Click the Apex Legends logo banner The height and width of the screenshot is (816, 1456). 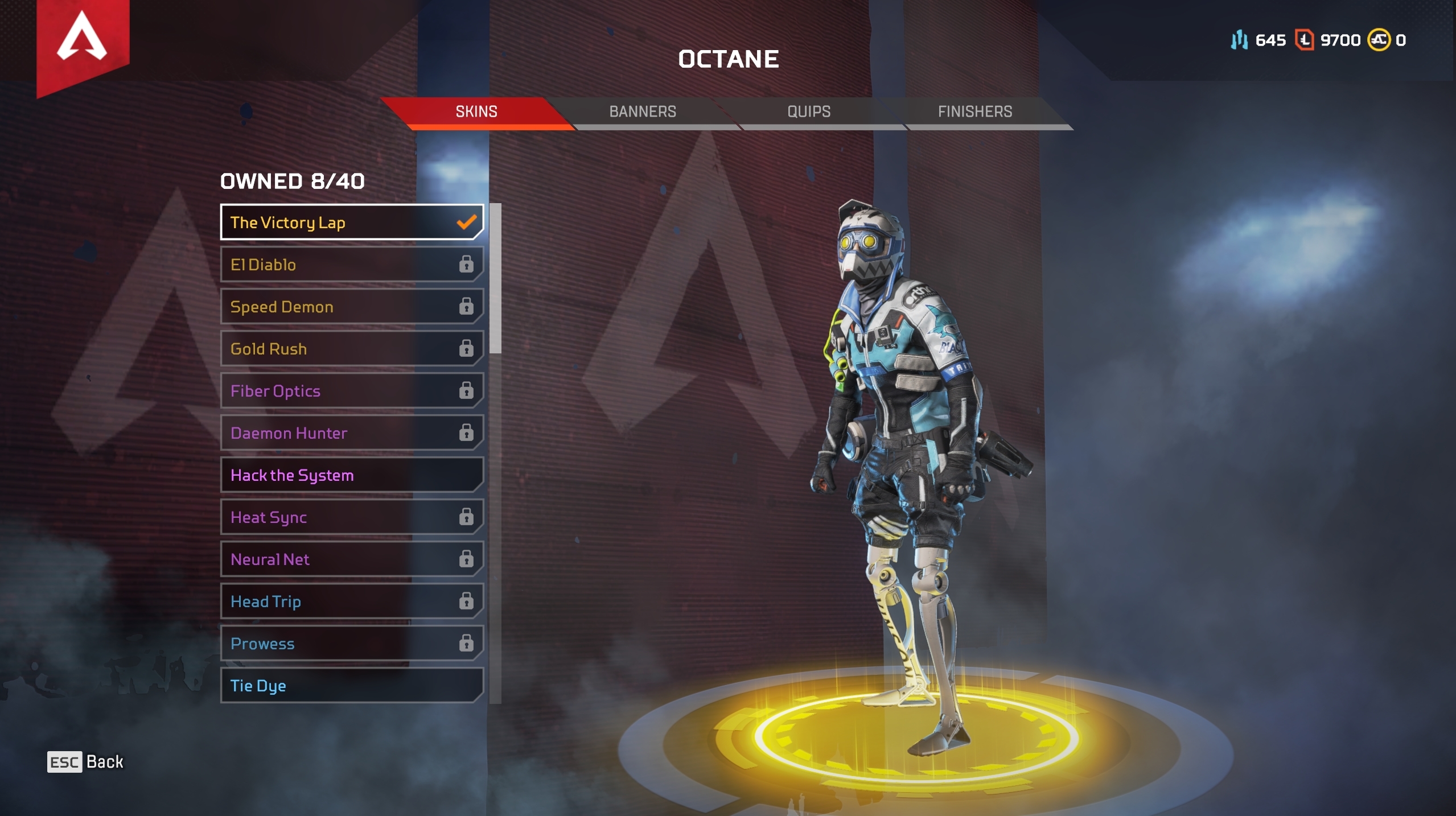[x=83, y=40]
